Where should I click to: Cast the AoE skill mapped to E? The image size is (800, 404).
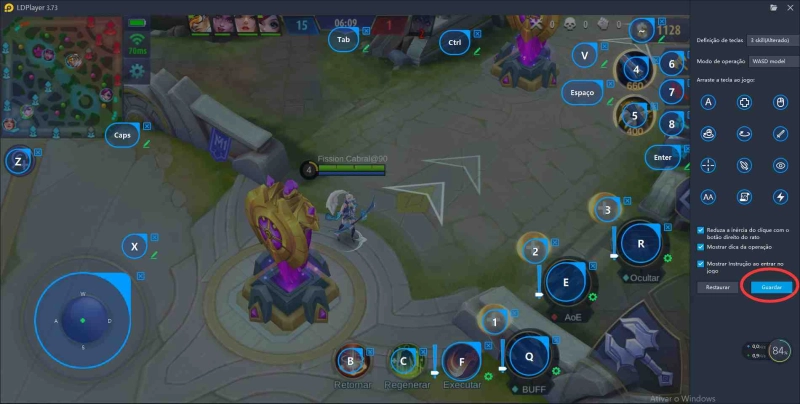[566, 283]
